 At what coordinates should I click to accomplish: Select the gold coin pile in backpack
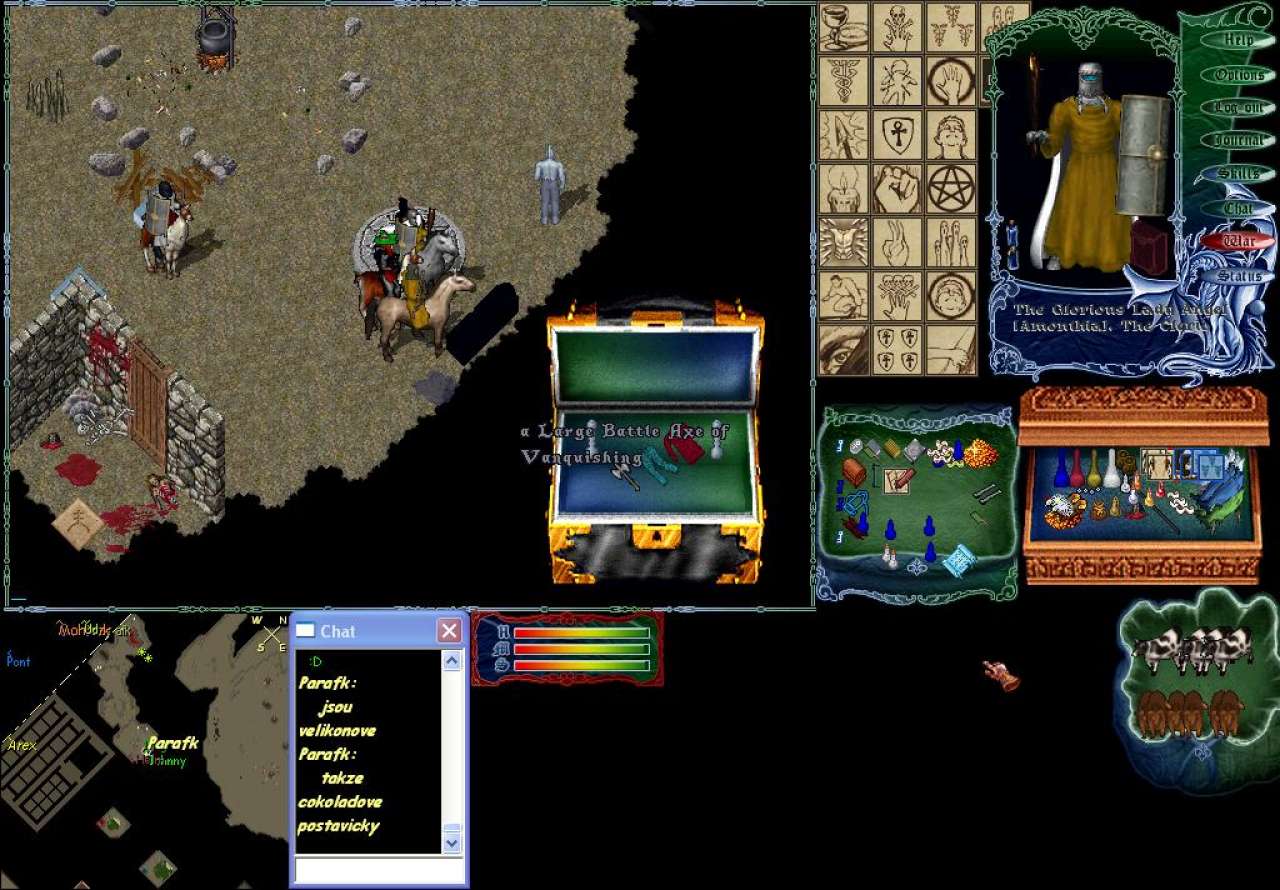pos(979,455)
